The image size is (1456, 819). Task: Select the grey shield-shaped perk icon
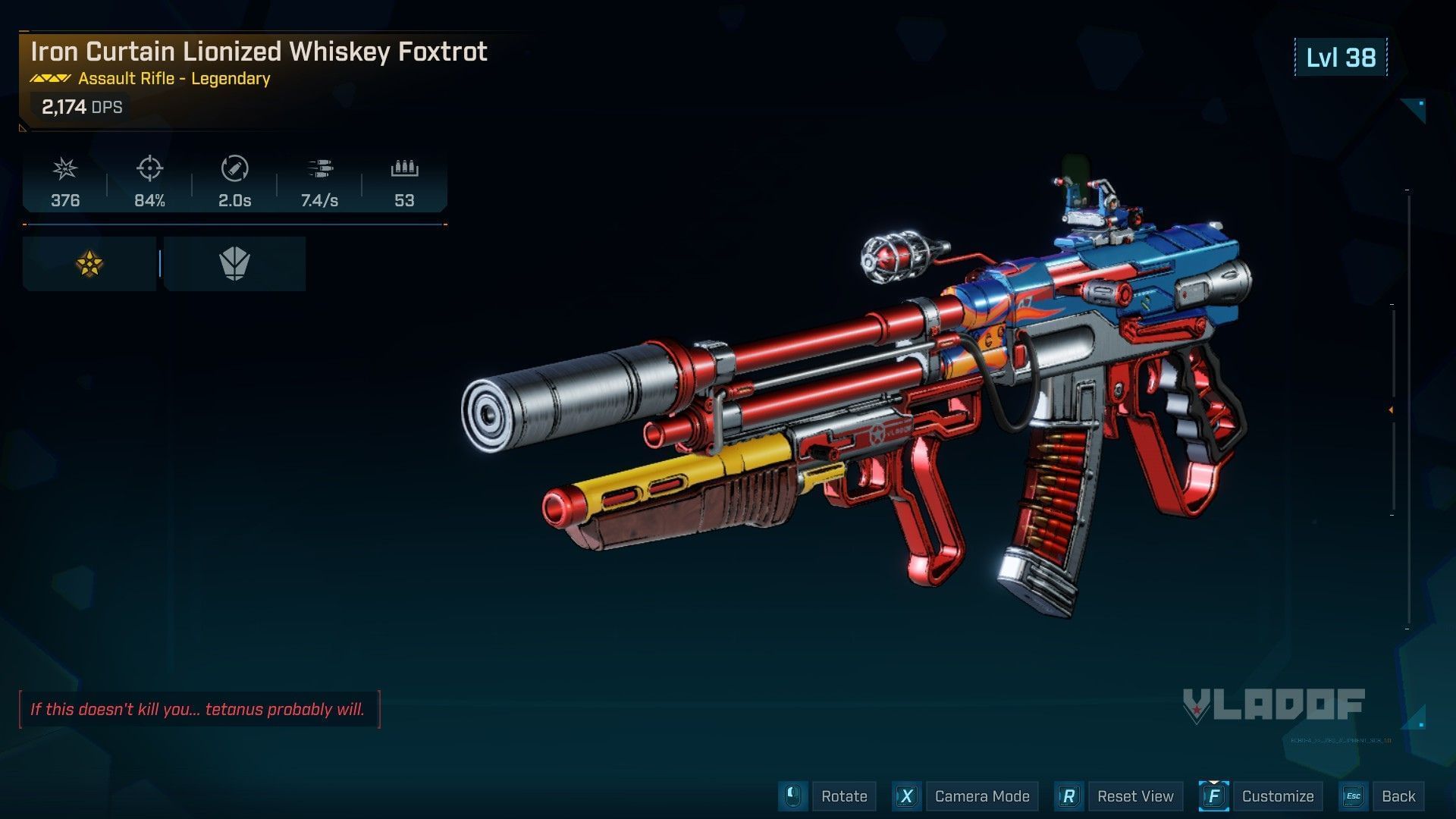[x=234, y=264]
